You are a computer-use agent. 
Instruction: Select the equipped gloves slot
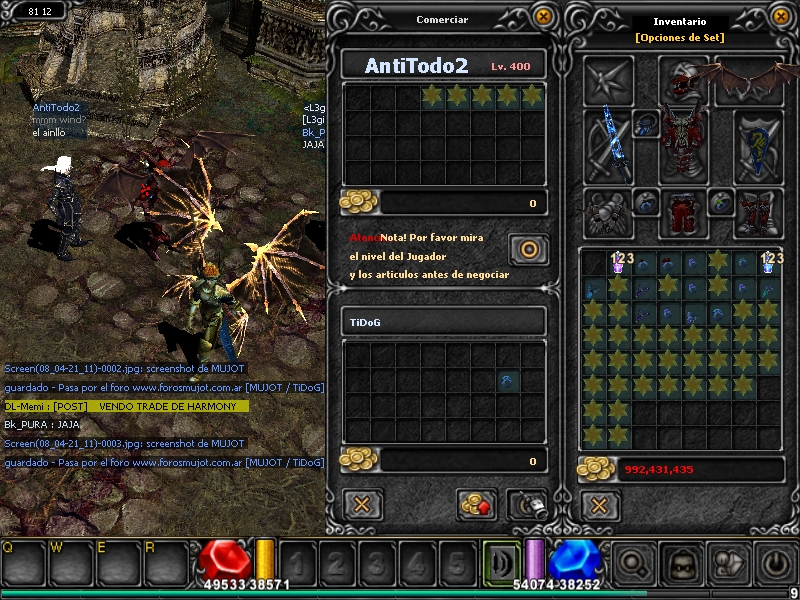coord(608,212)
